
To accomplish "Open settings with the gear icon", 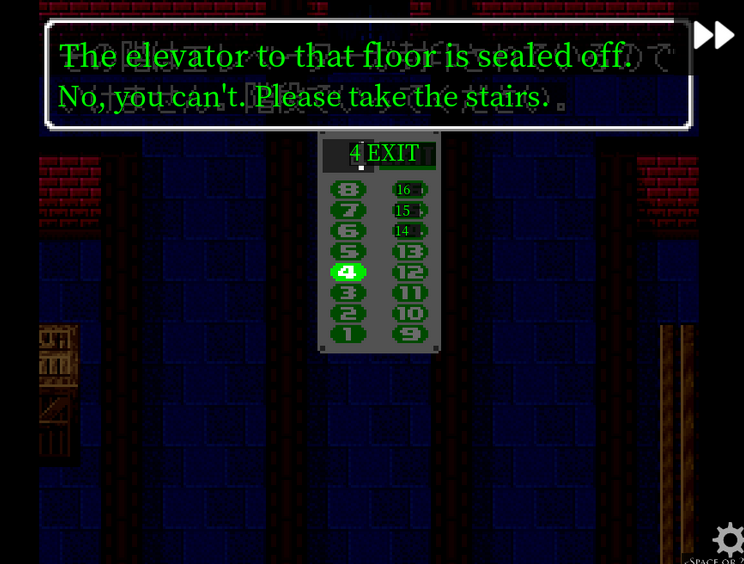I will pyautogui.click(x=729, y=540).
